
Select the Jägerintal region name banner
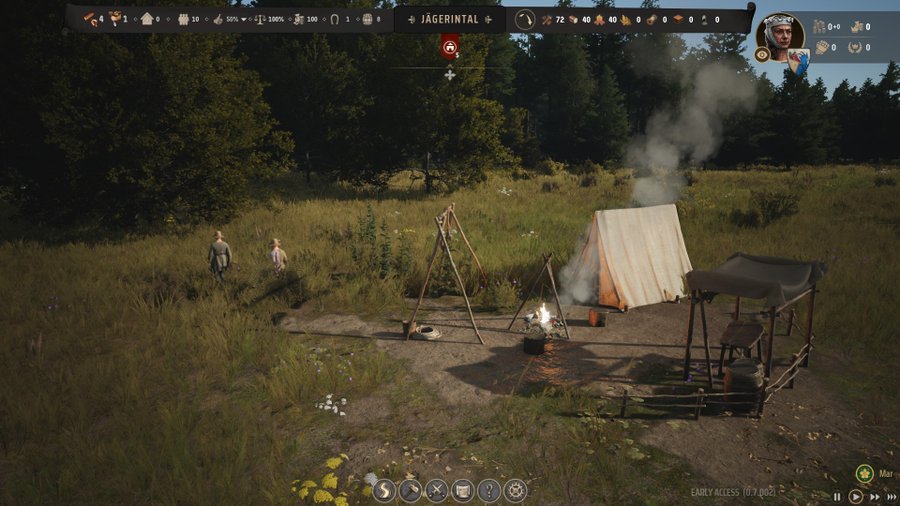(450, 19)
